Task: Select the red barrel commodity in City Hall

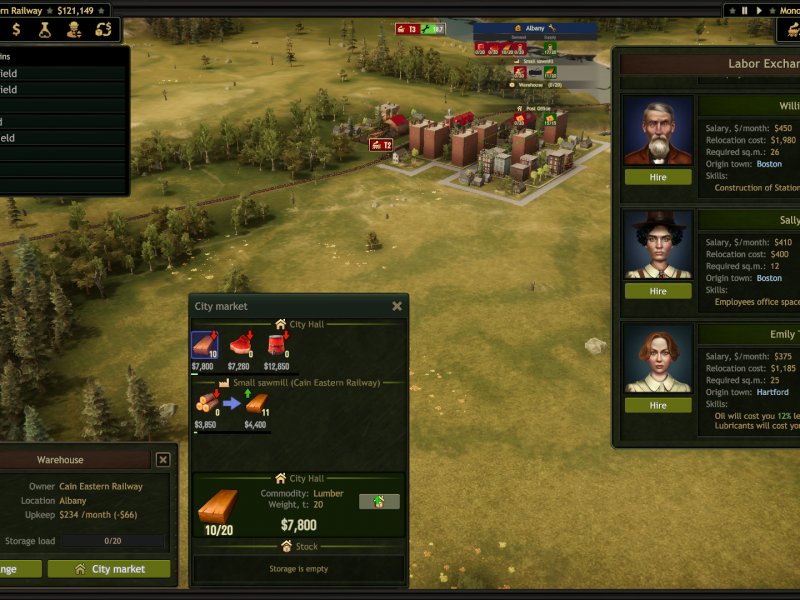Action: (x=276, y=346)
